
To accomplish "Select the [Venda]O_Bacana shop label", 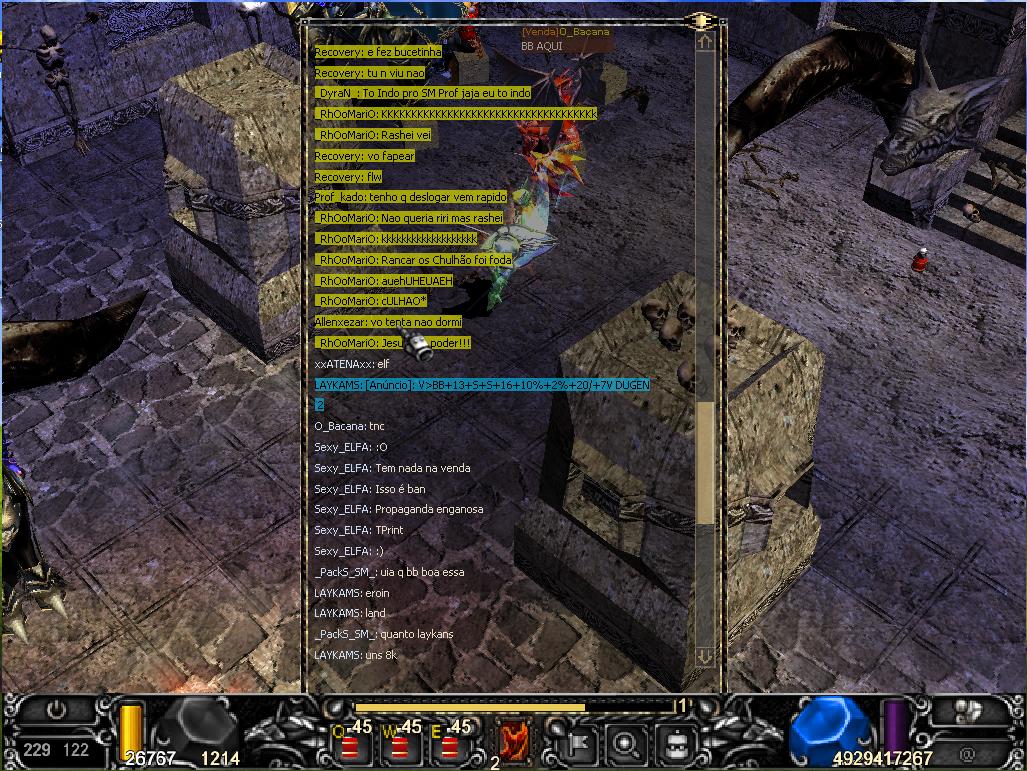I will click(x=565, y=32).
